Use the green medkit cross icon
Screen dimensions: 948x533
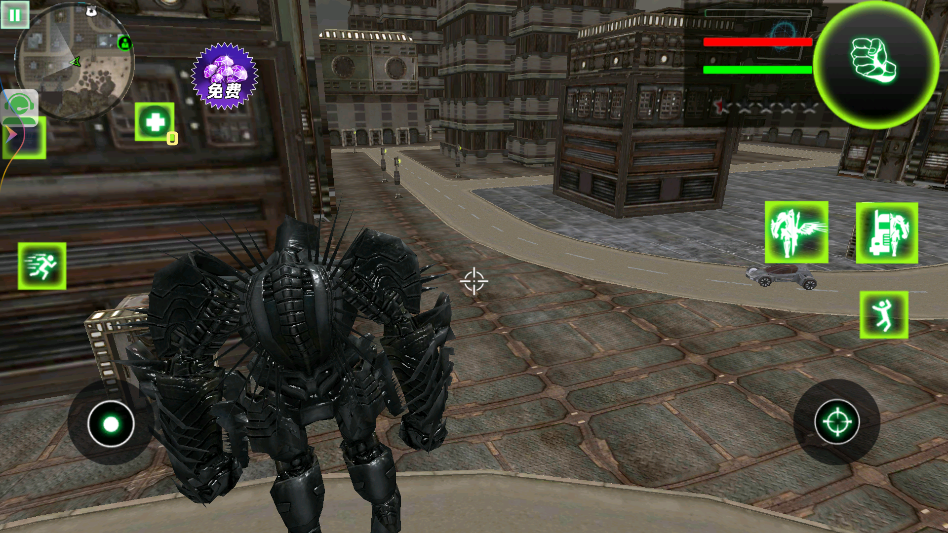tap(155, 122)
